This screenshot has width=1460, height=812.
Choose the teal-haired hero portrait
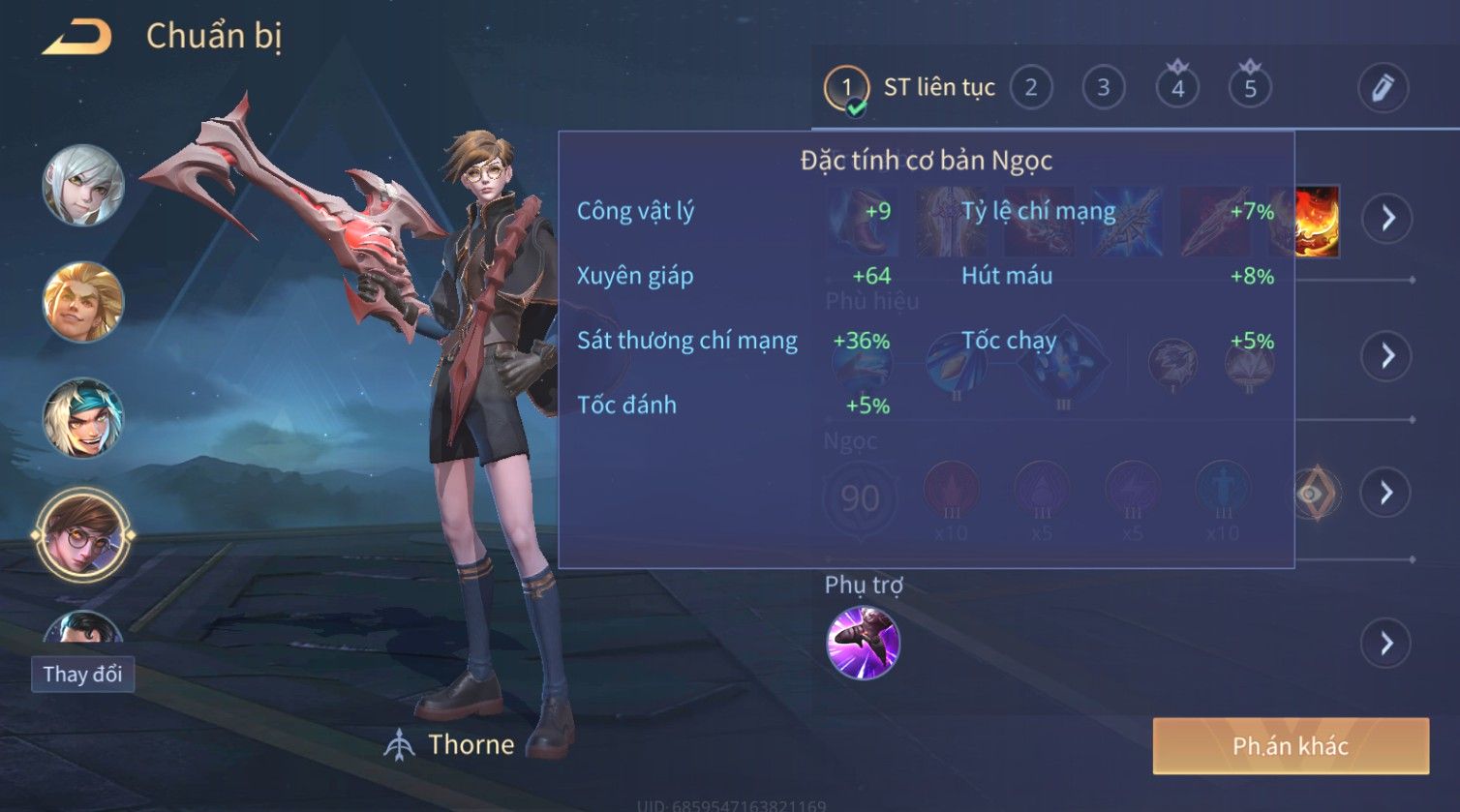(83, 417)
